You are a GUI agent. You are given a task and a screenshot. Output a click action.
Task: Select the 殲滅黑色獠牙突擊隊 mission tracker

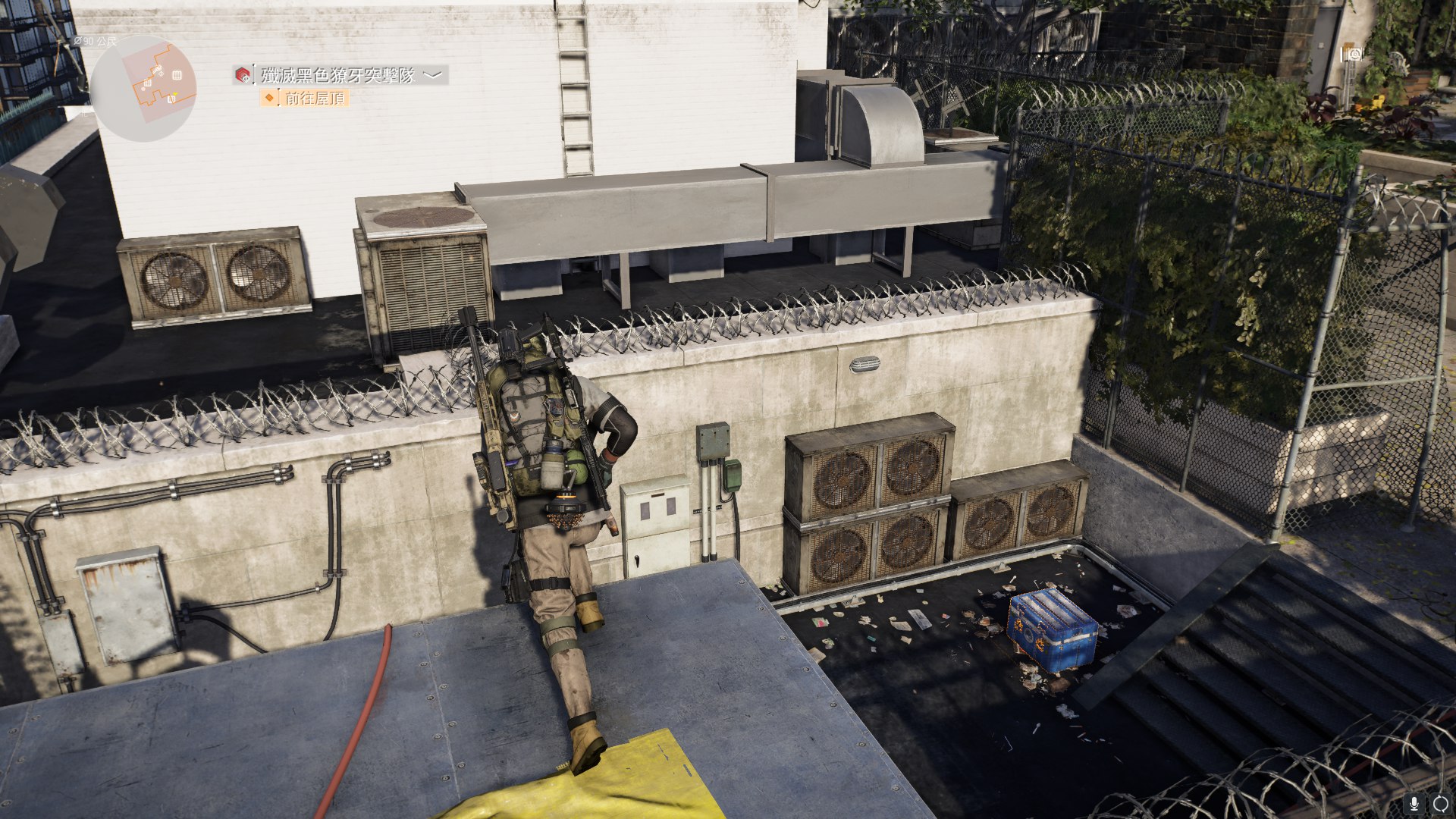pyautogui.click(x=338, y=75)
